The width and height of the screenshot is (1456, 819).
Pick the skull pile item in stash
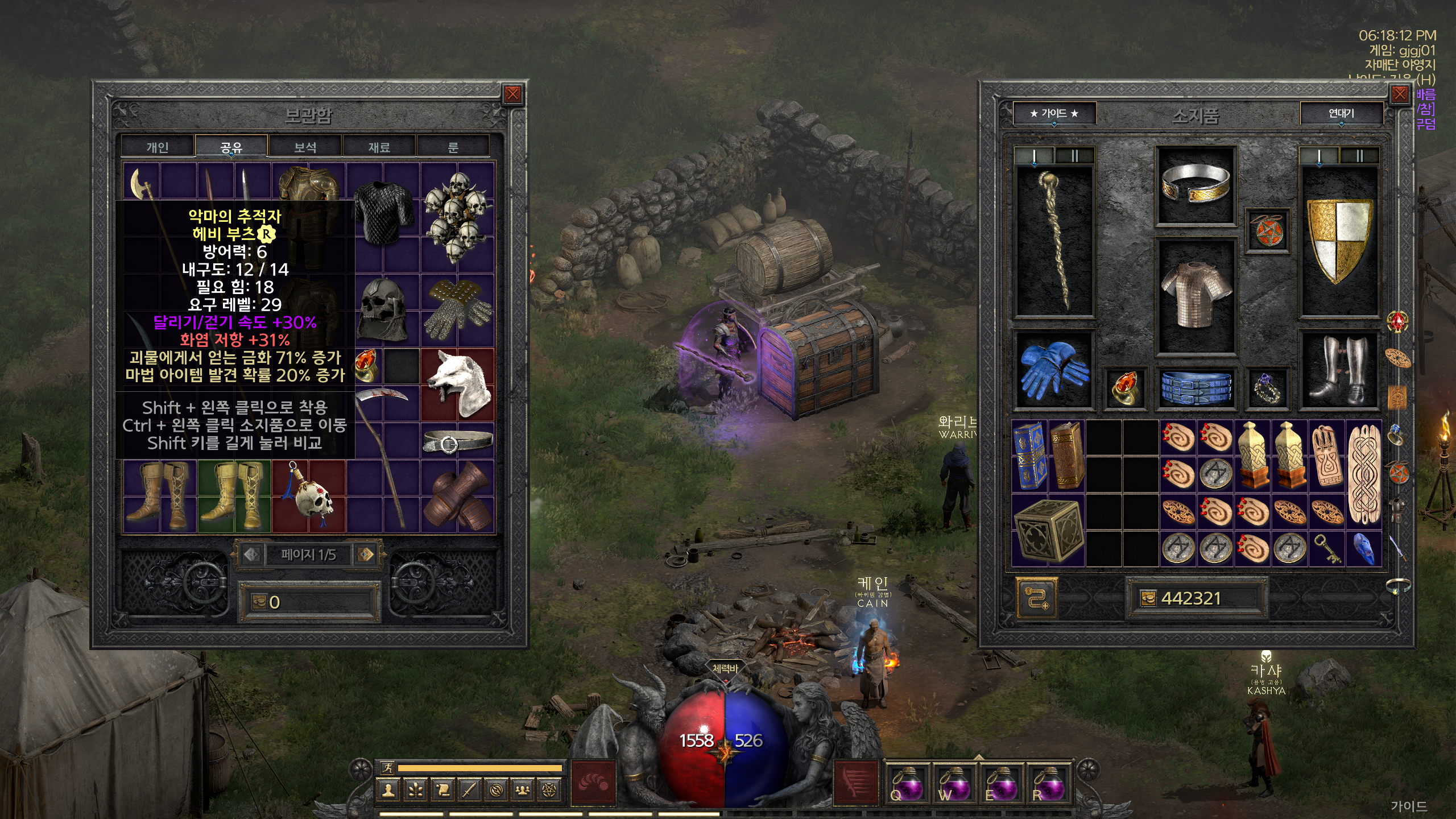click(x=457, y=216)
